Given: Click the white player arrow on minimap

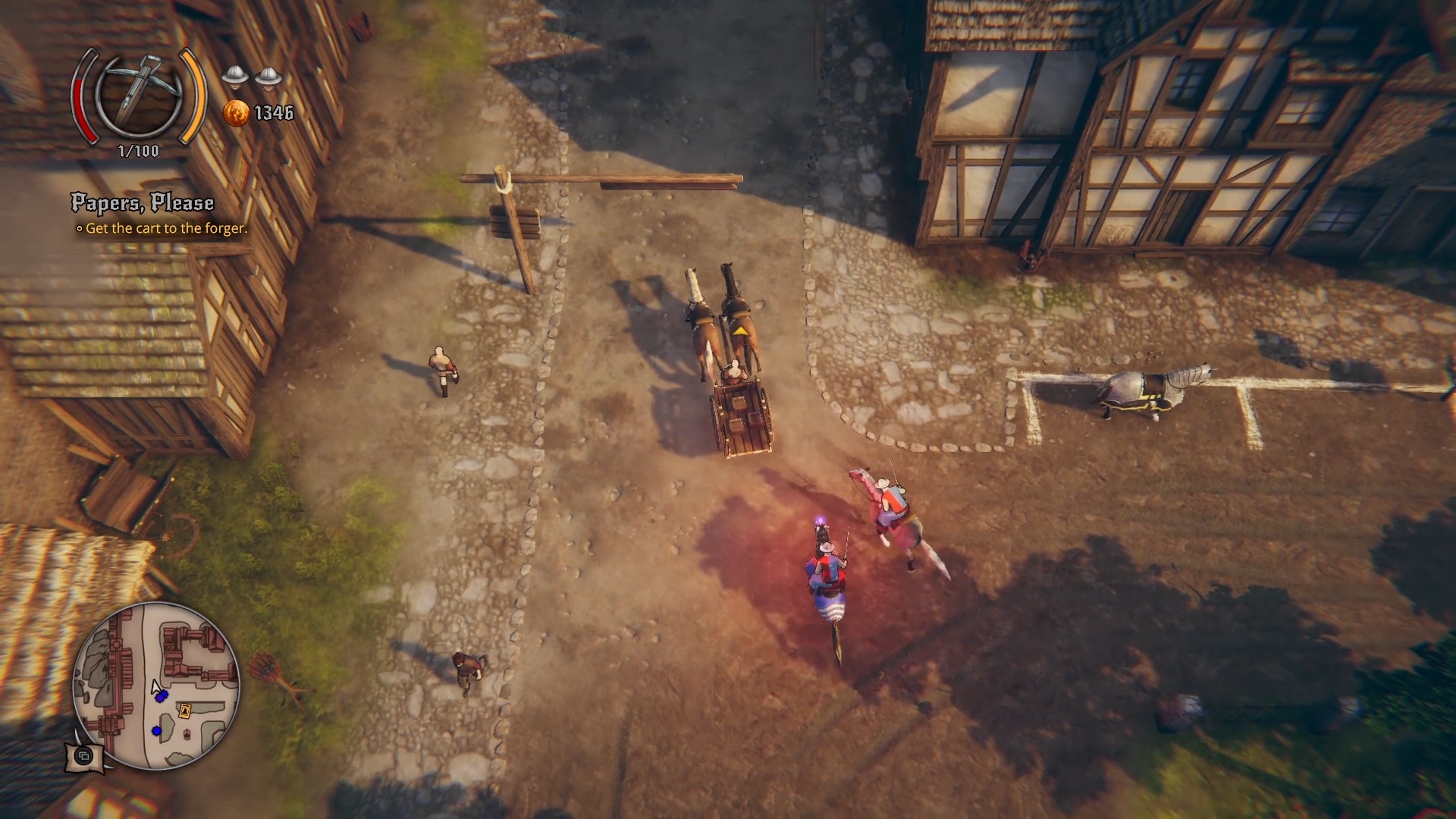Looking at the screenshot, I should click(x=156, y=689).
